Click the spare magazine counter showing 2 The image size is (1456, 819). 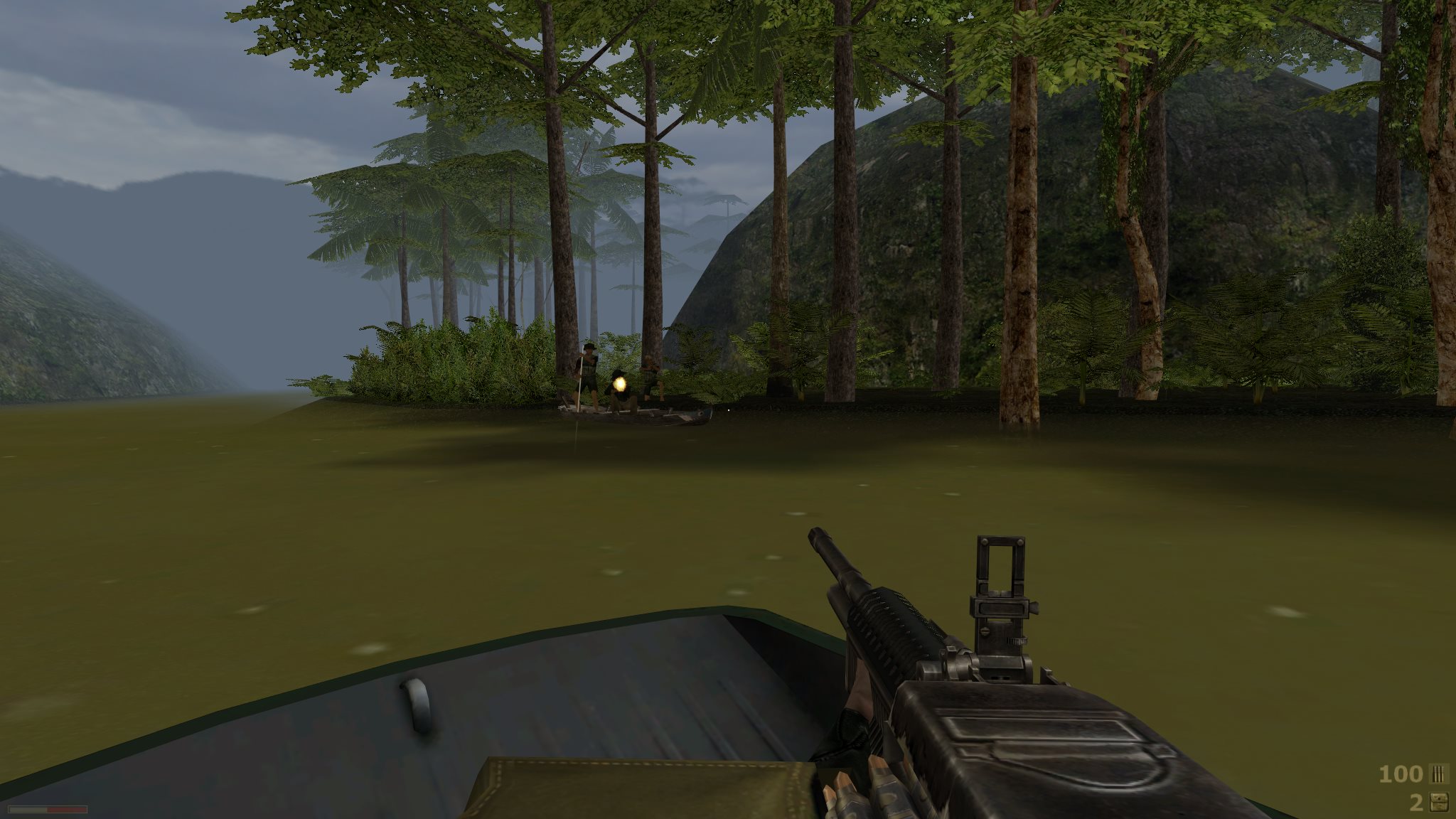[1415, 803]
